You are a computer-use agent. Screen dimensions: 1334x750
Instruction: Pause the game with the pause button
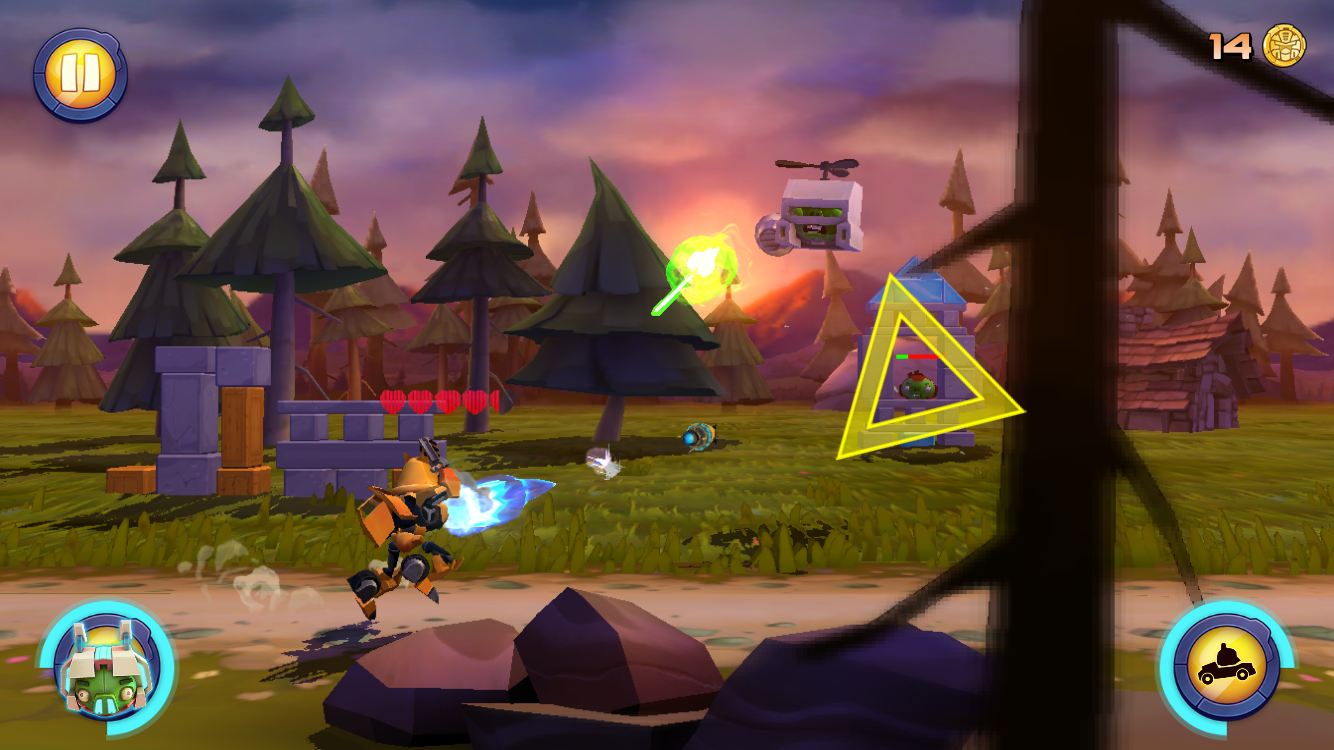tap(80, 75)
